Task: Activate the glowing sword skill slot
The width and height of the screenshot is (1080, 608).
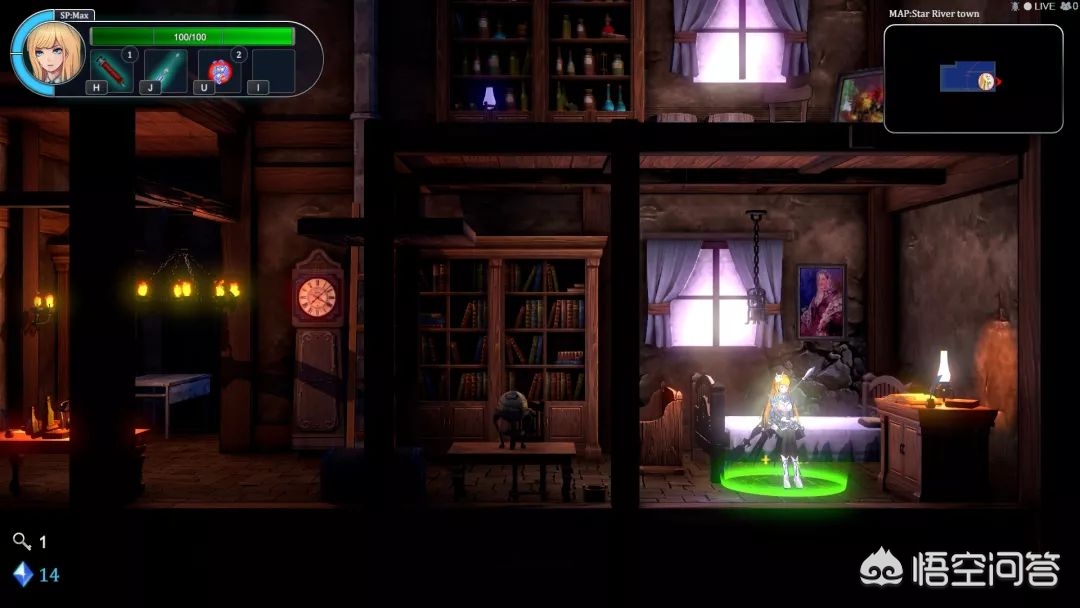Action: [165, 71]
